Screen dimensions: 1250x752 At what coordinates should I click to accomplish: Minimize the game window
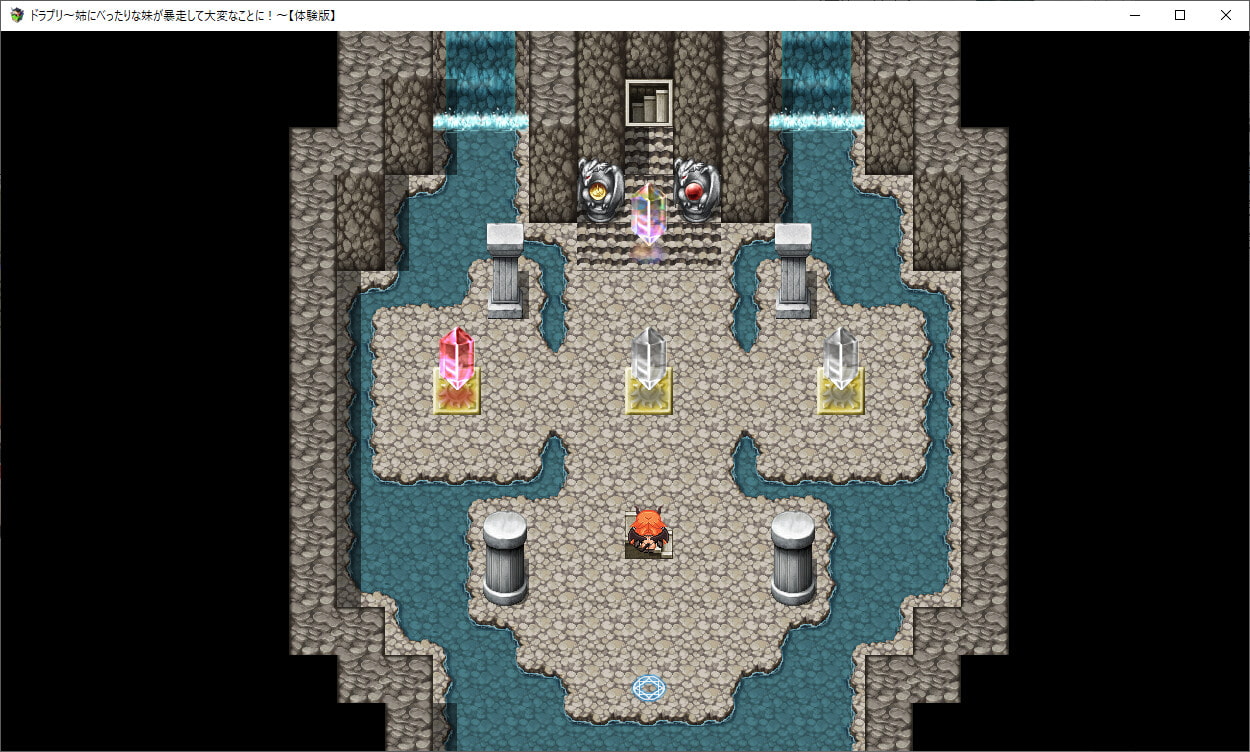[1134, 15]
